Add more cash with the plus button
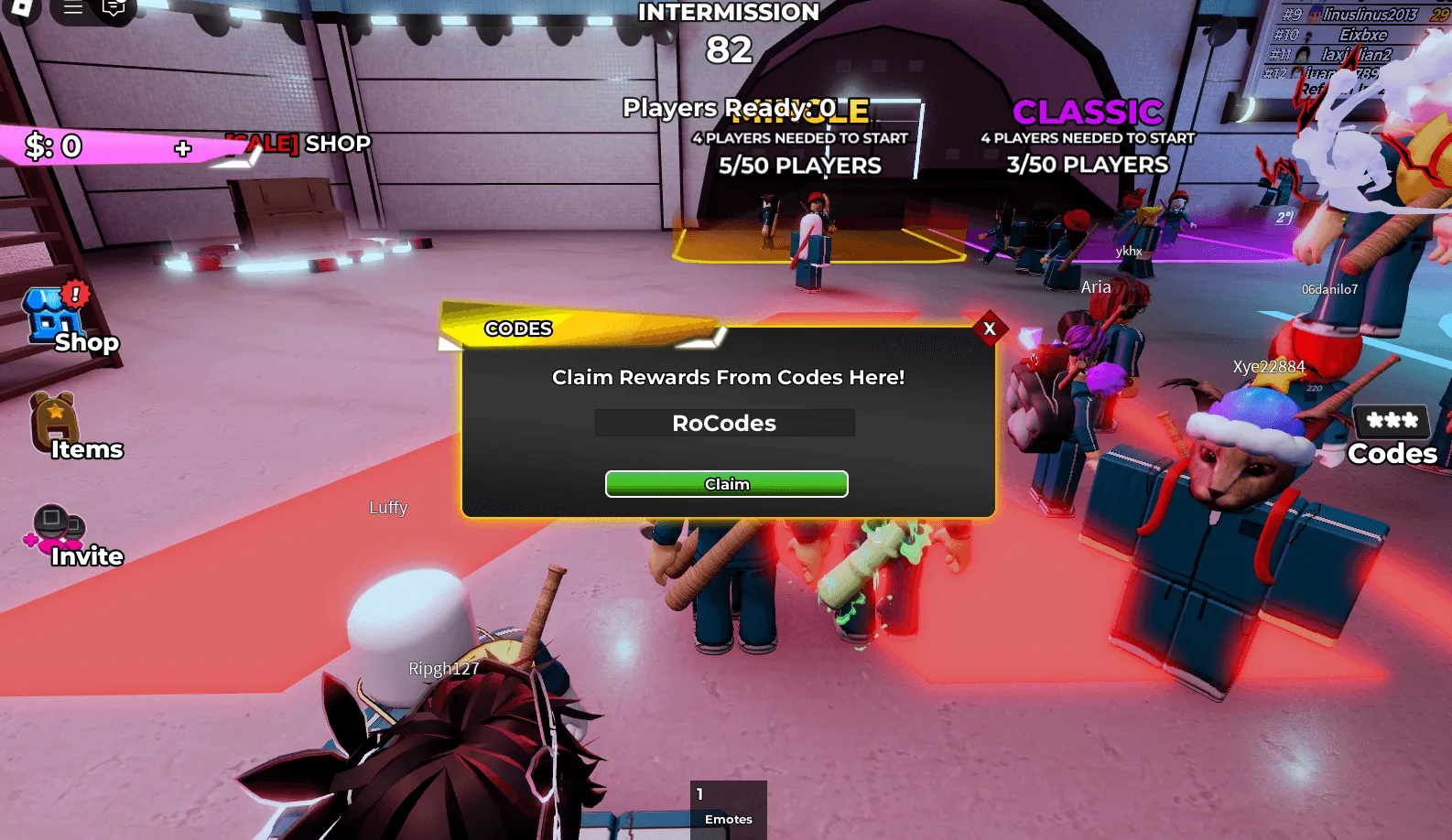 coord(183,148)
